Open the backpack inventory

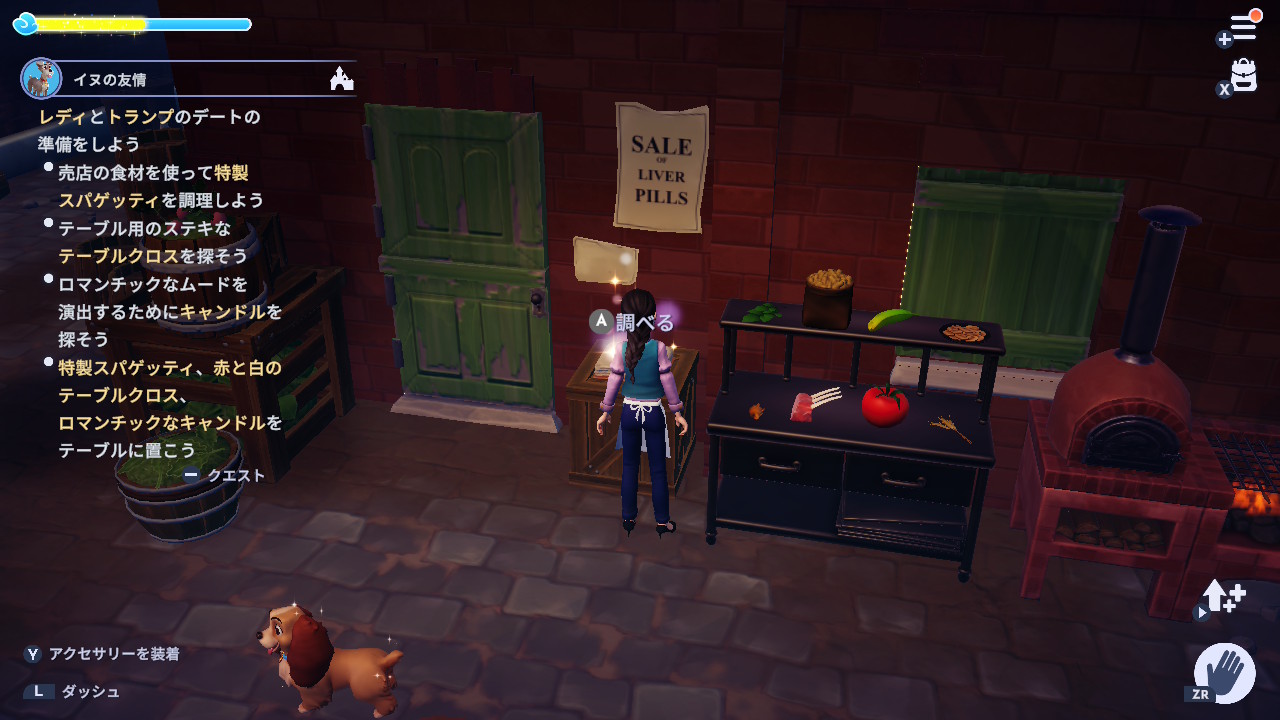tap(1243, 76)
